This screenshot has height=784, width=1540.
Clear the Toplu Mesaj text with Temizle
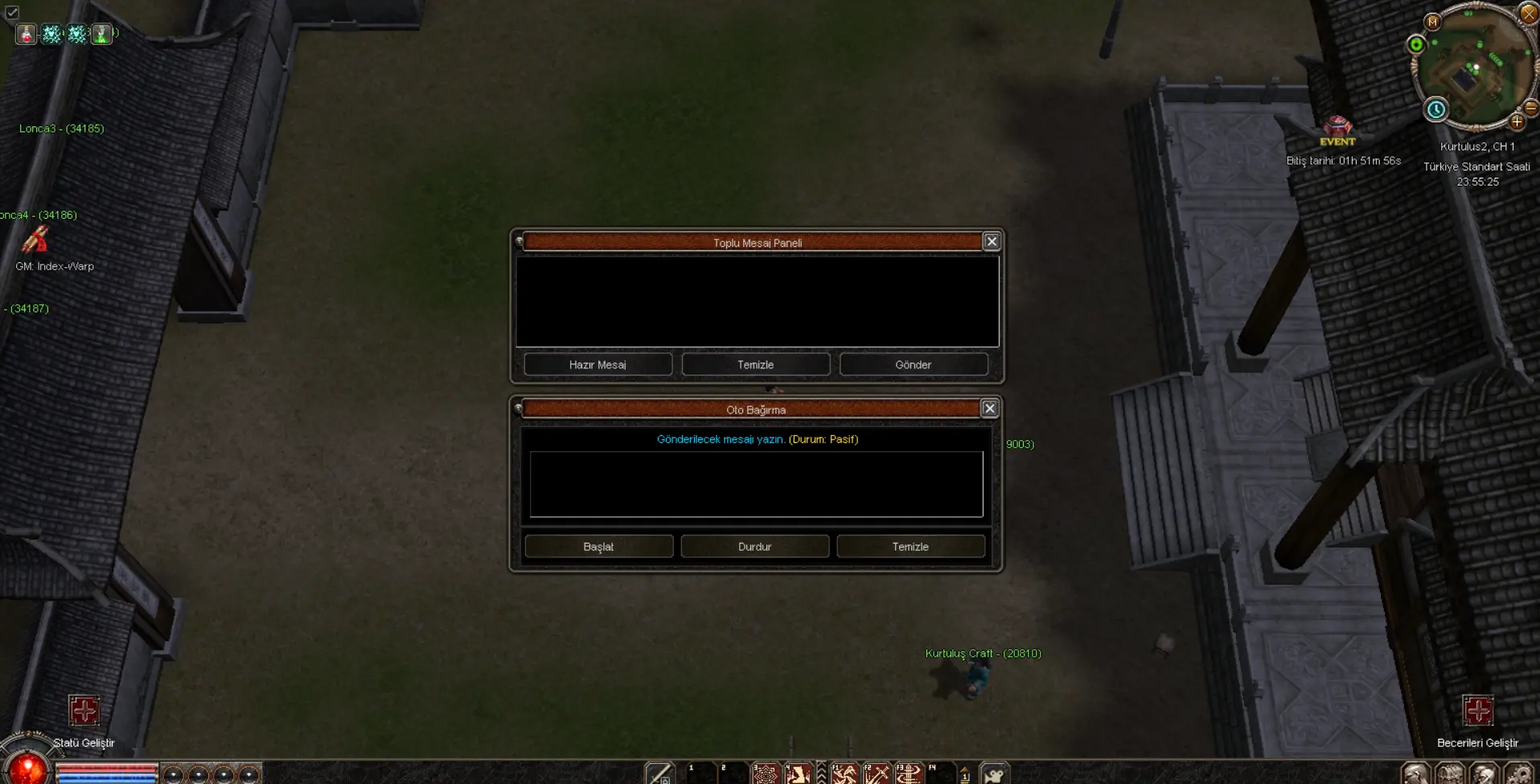[x=755, y=364]
